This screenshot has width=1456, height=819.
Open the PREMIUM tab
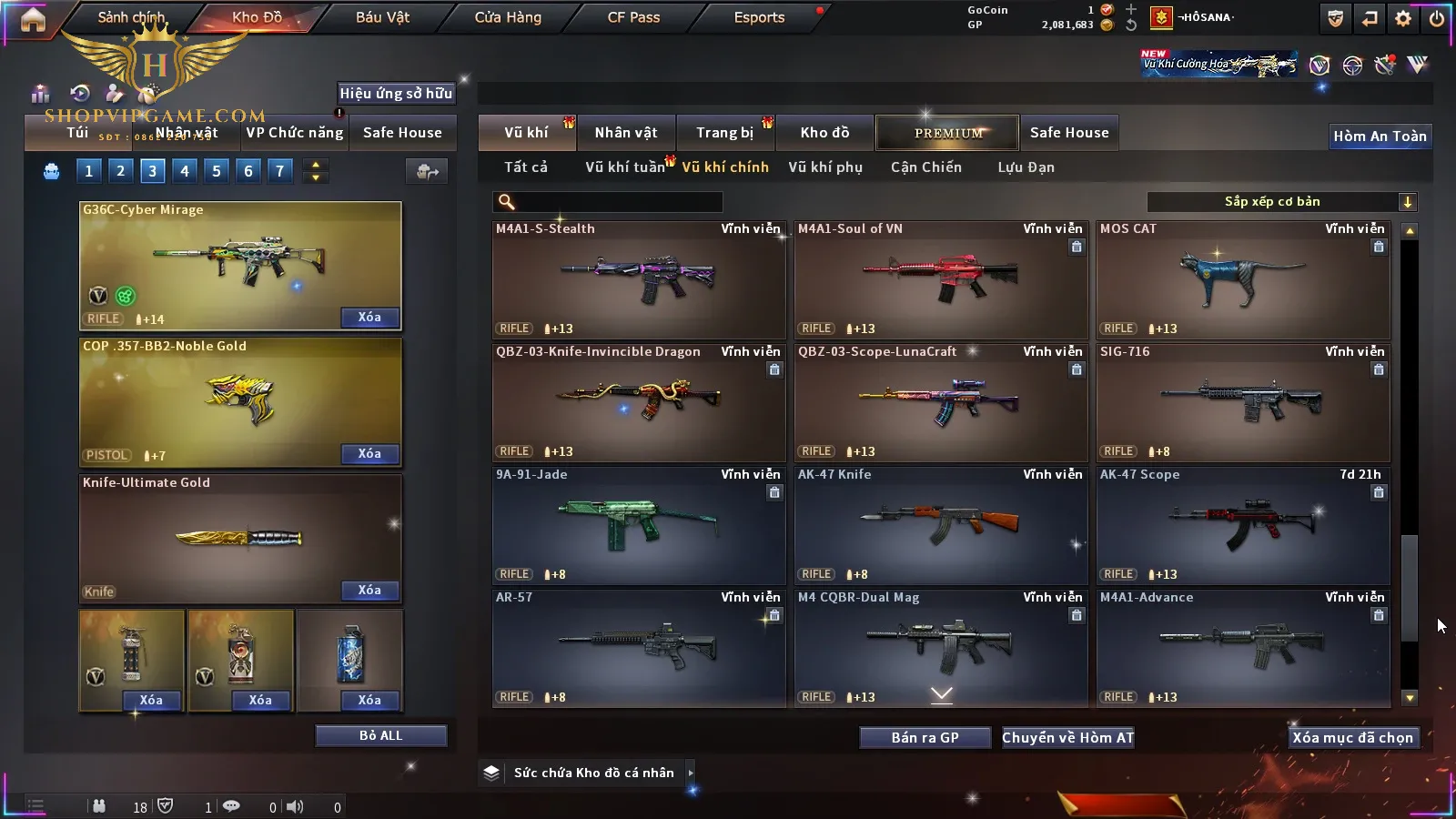[x=948, y=133]
